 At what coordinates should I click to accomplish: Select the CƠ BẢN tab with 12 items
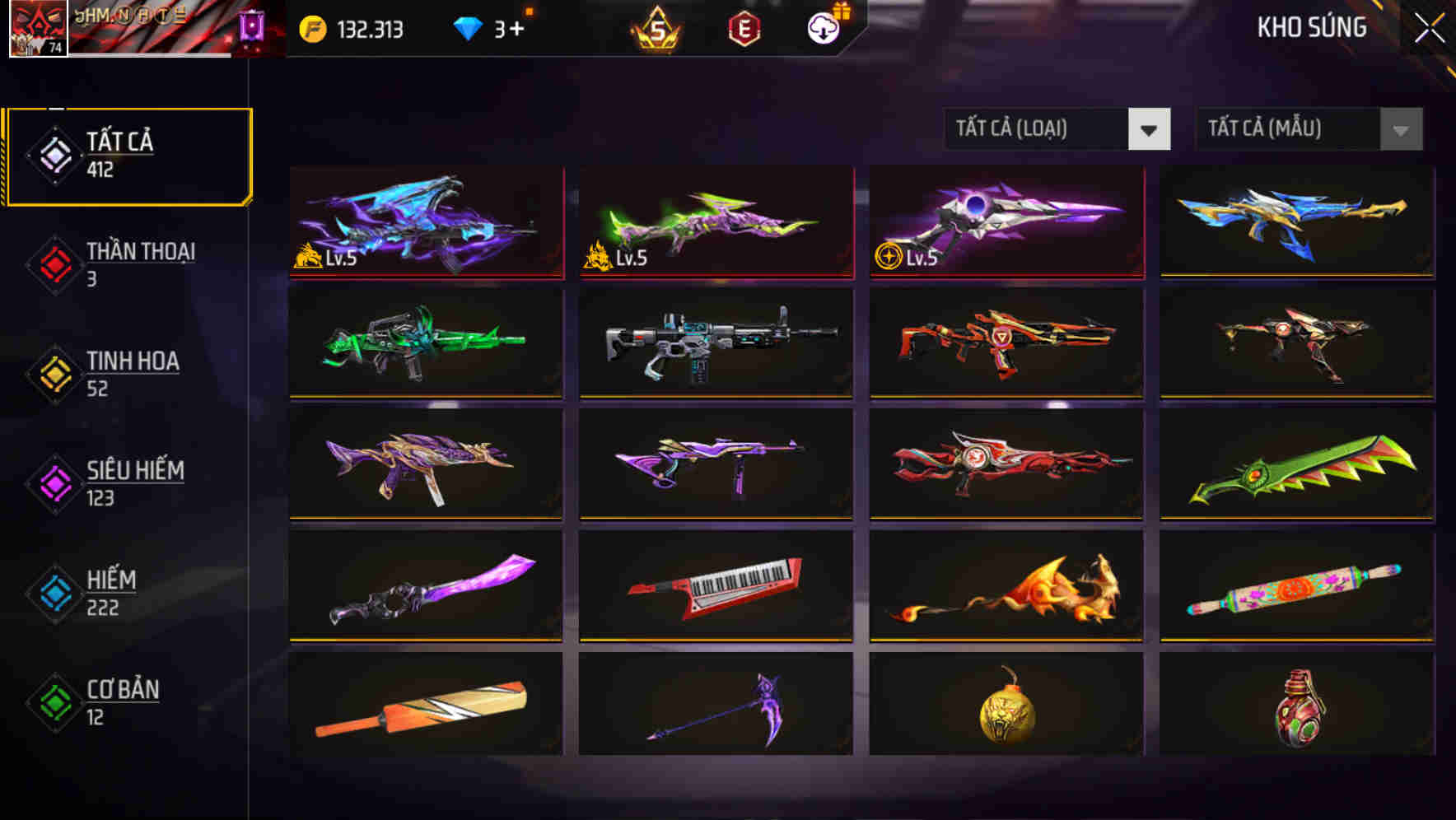click(120, 702)
